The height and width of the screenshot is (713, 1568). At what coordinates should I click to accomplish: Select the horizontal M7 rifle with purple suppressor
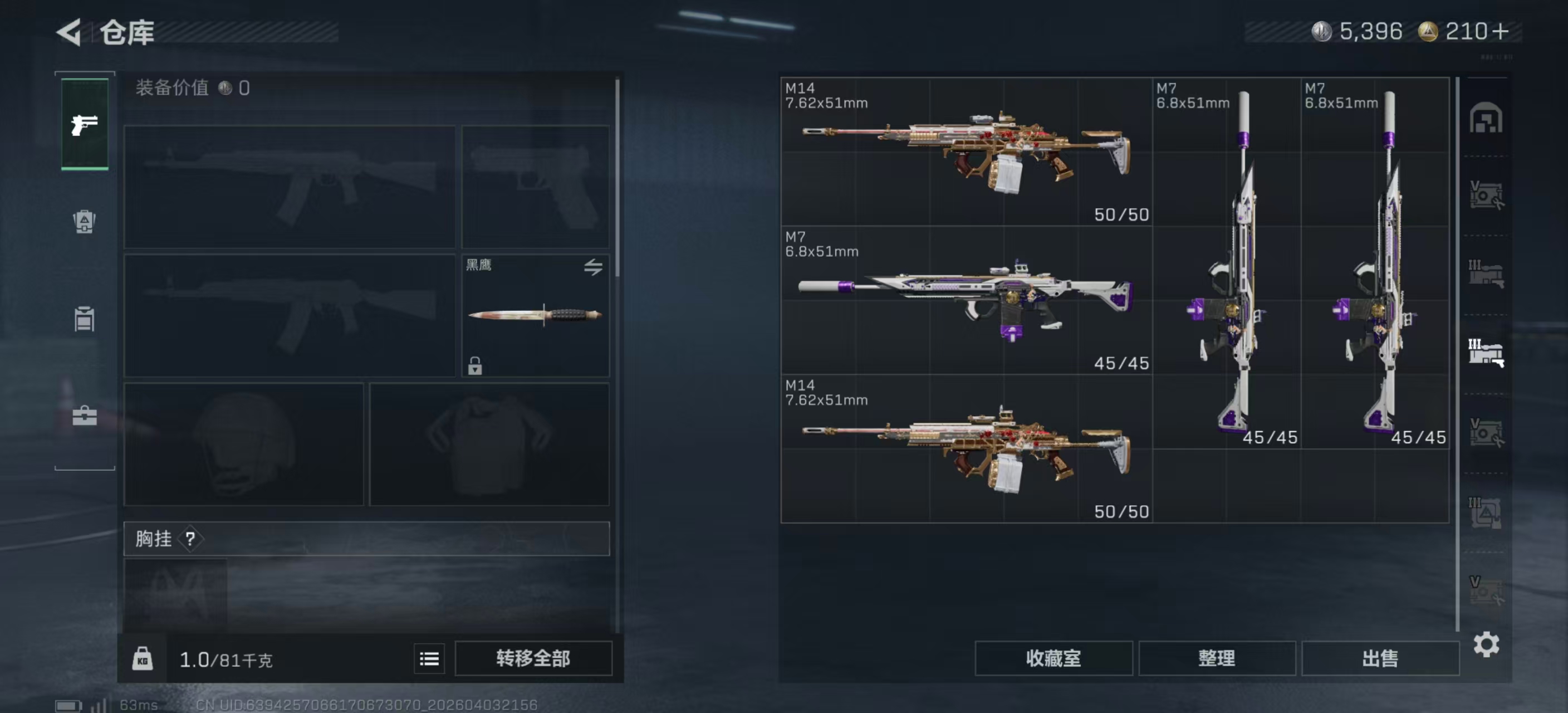[x=966, y=300]
